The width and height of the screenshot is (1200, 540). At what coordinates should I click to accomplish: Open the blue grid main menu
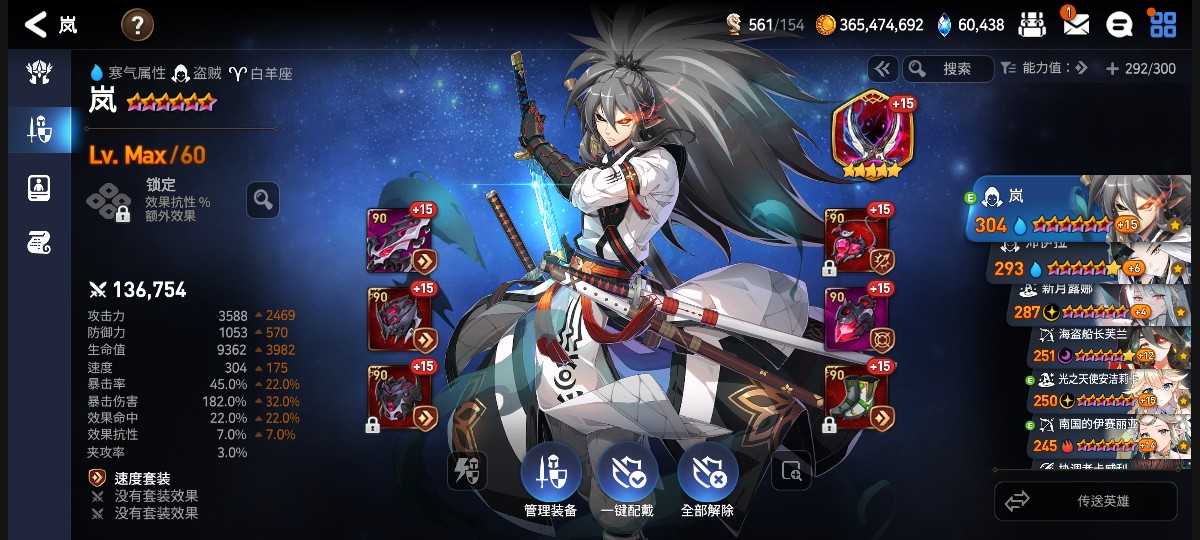[1163, 24]
